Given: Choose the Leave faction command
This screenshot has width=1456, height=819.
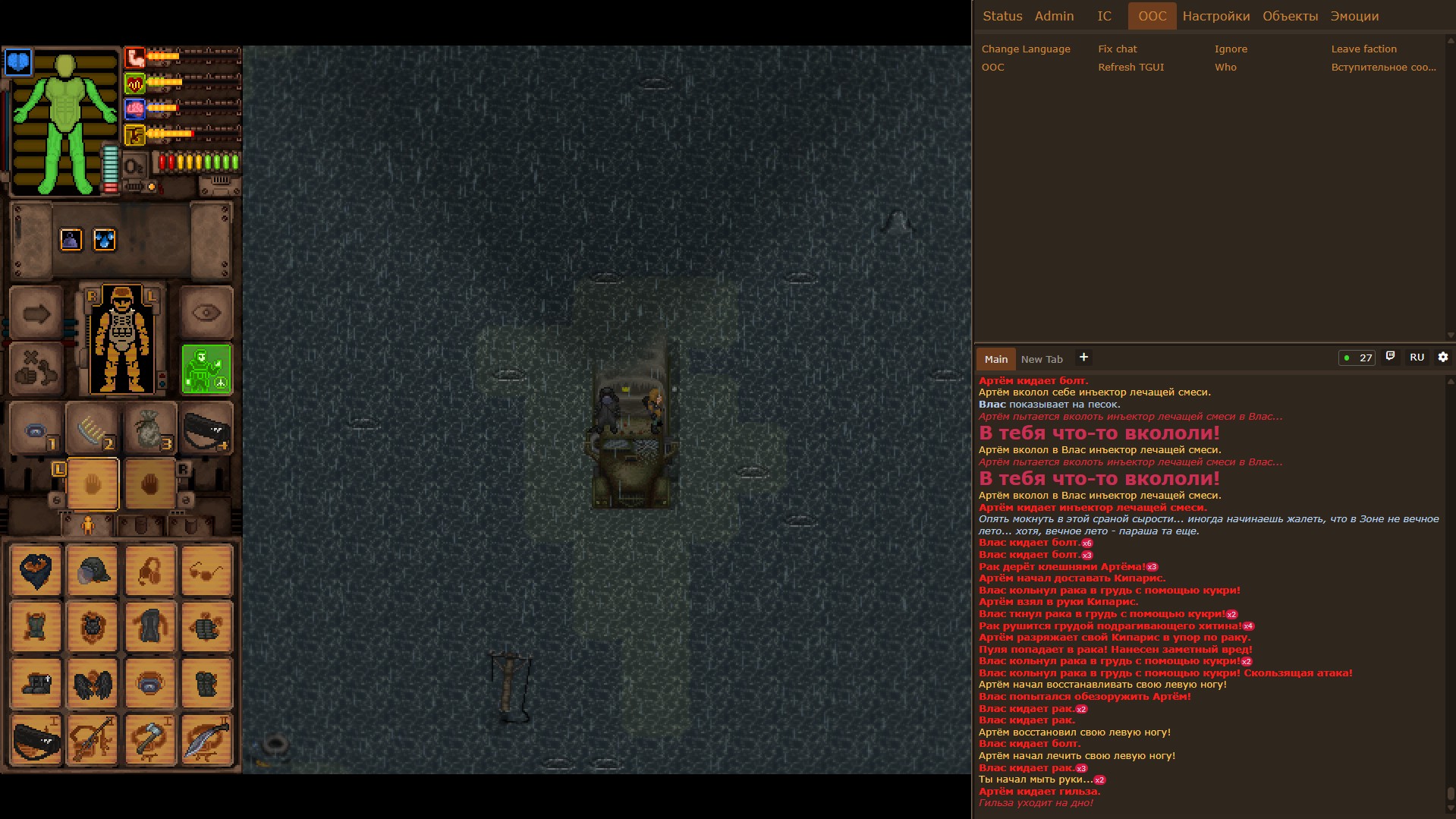Looking at the screenshot, I should coord(1363,49).
